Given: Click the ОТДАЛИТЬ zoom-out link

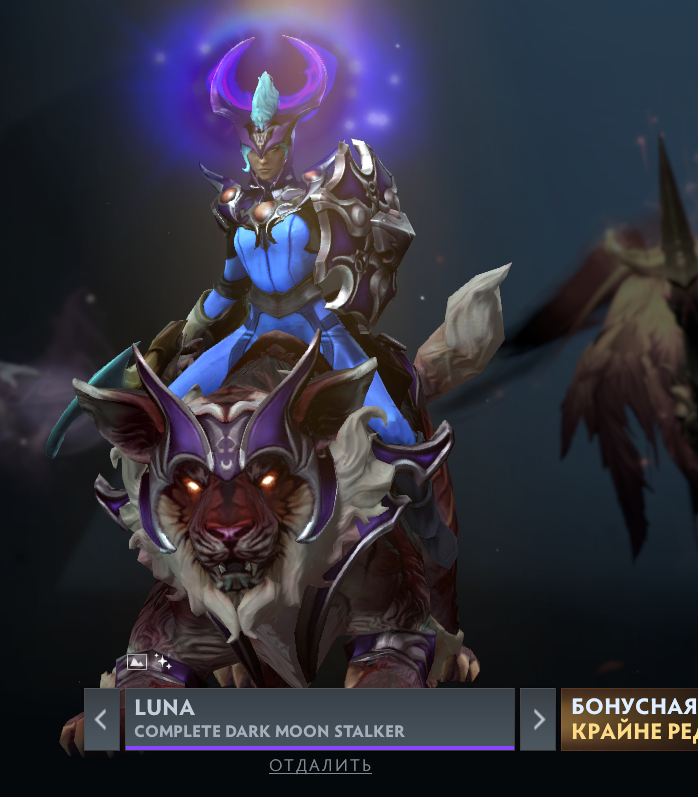Looking at the screenshot, I should coord(320,765).
